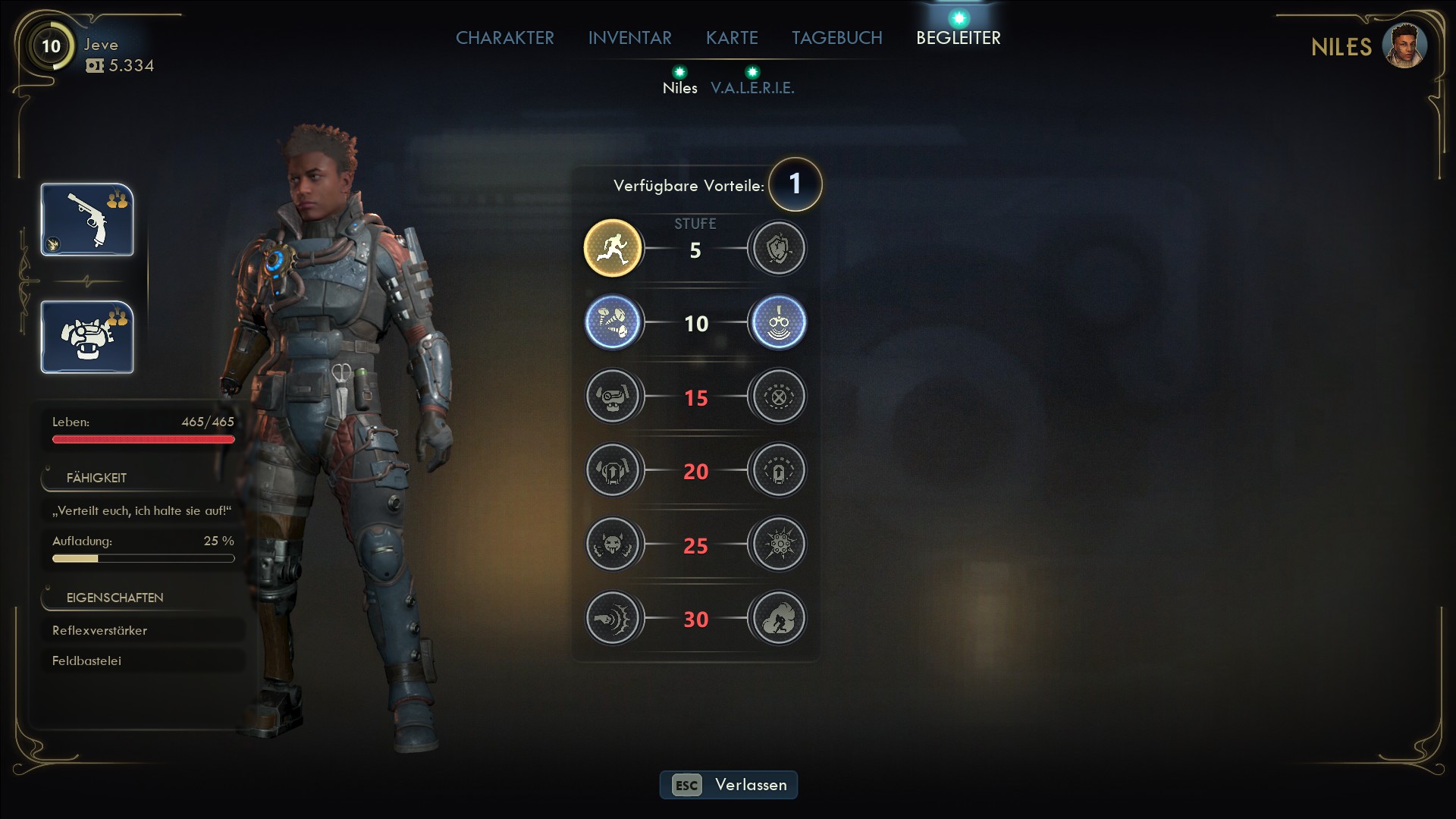Open the TAGEBUCH tab
The height and width of the screenshot is (819, 1456).
[x=836, y=38]
